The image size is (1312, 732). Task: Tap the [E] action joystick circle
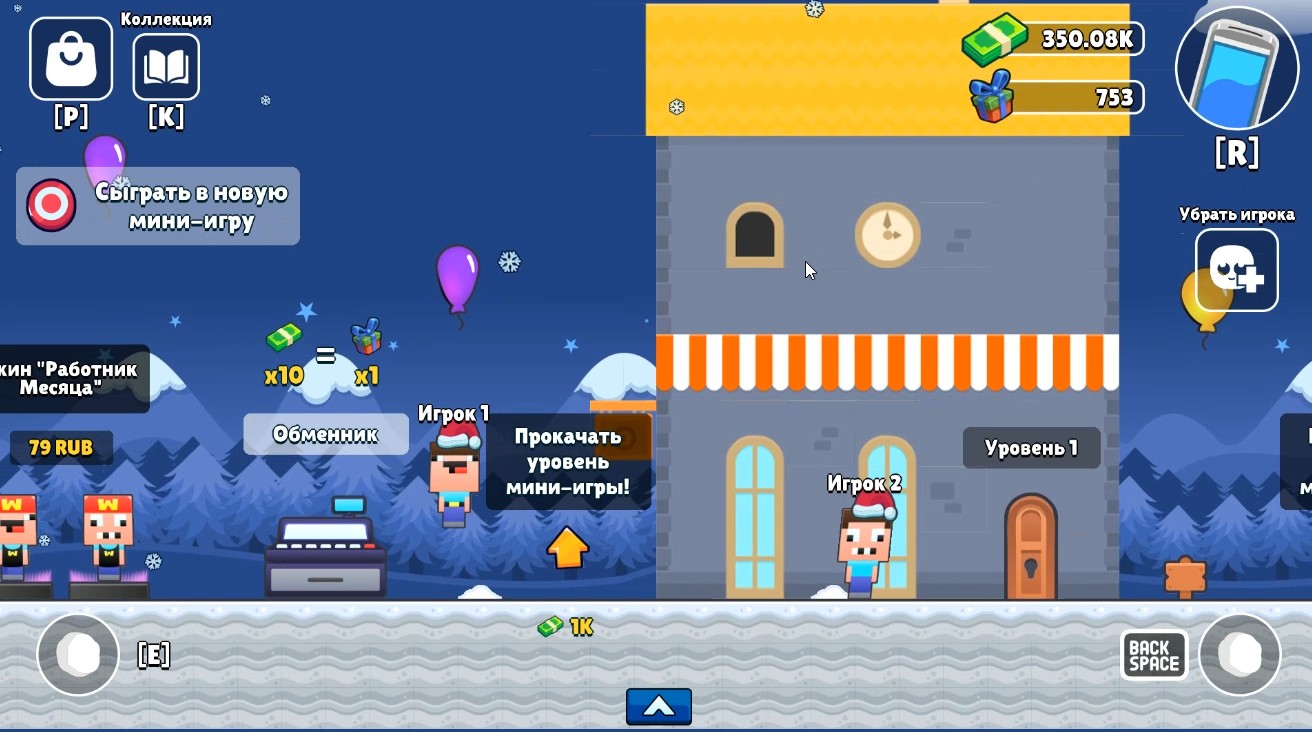point(78,654)
